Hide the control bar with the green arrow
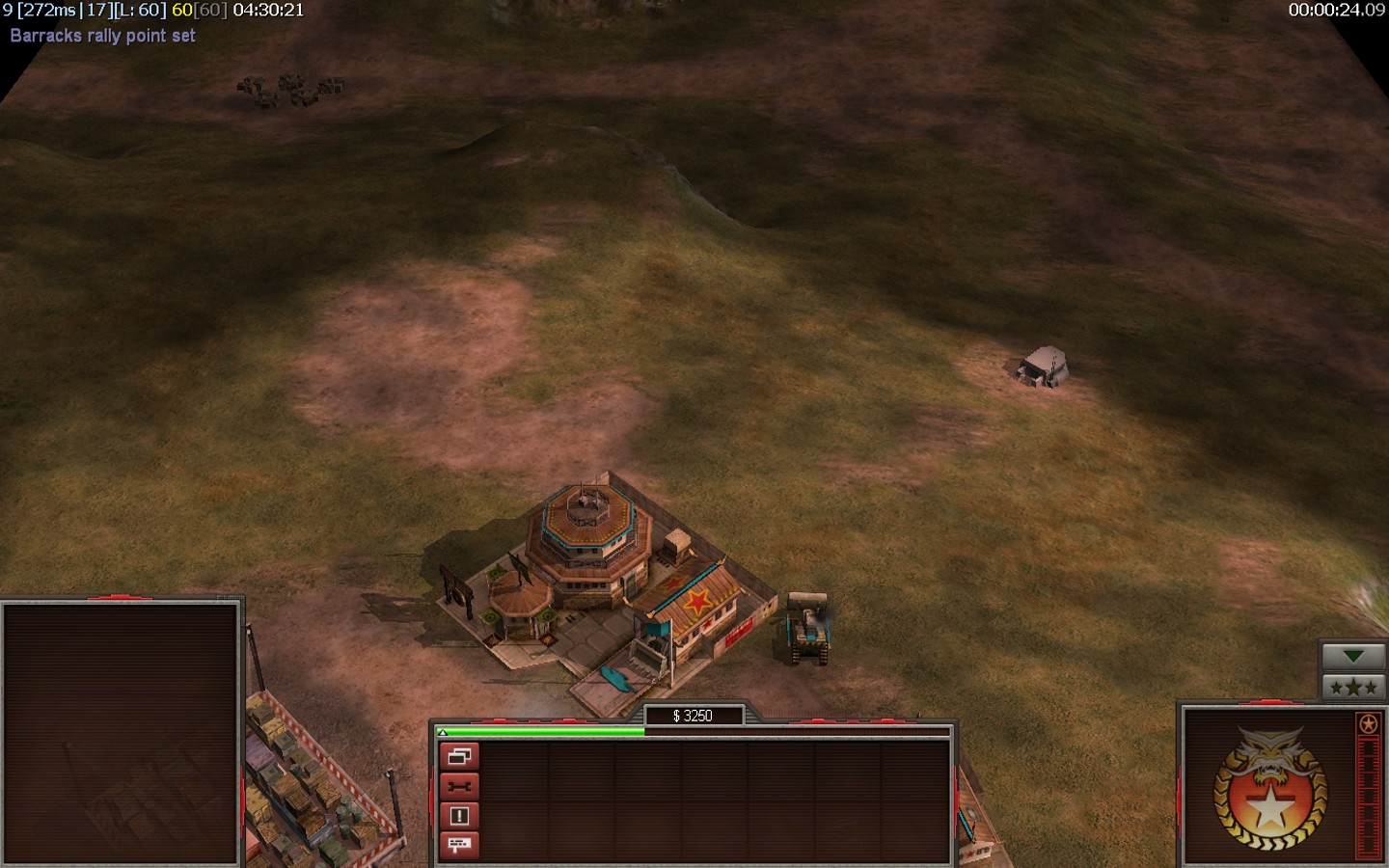Image resolution: width=1389 pixels, height=868 pixels. coord(1353,656)
